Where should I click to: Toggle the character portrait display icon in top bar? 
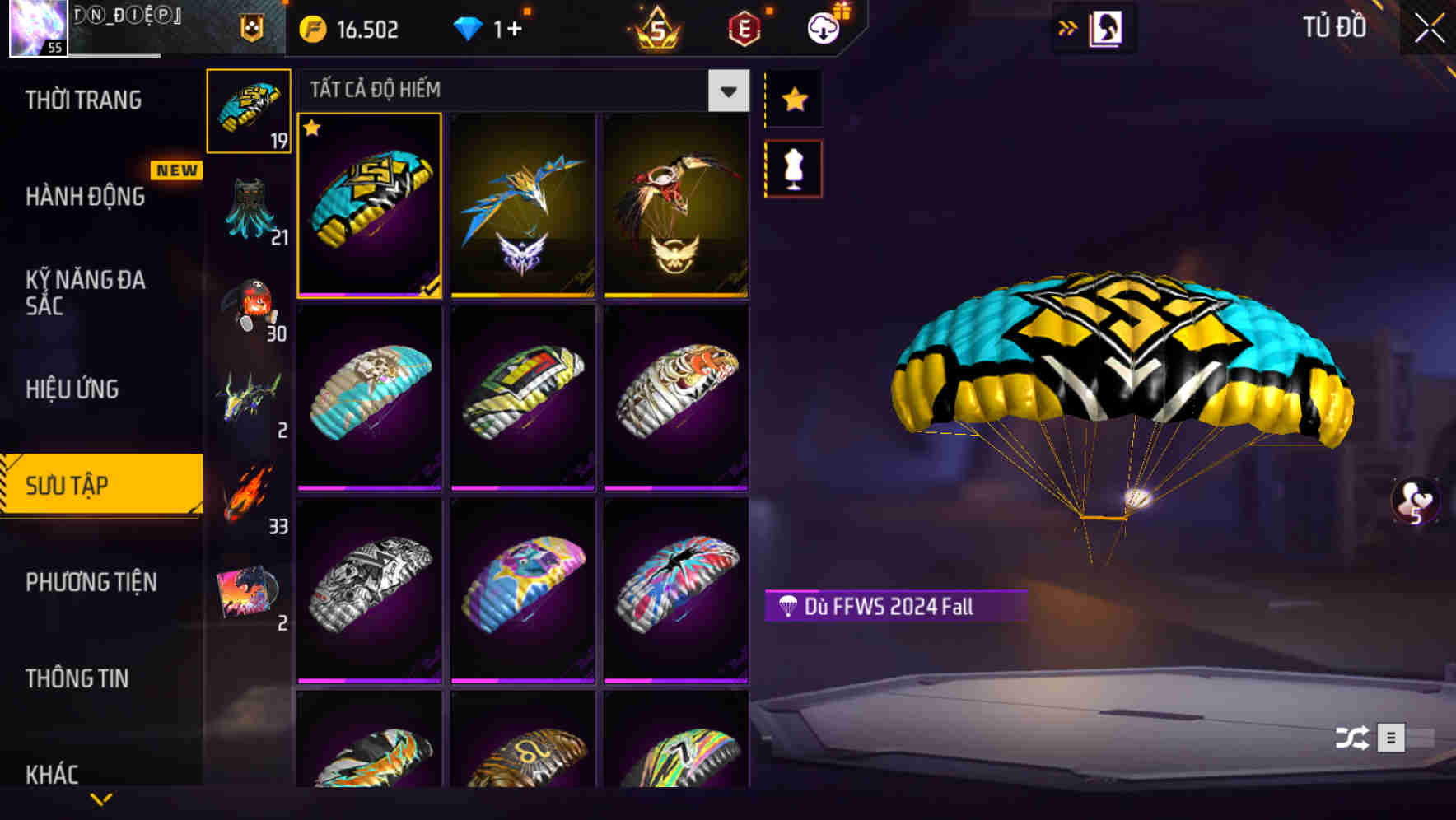coord(1105,27)
